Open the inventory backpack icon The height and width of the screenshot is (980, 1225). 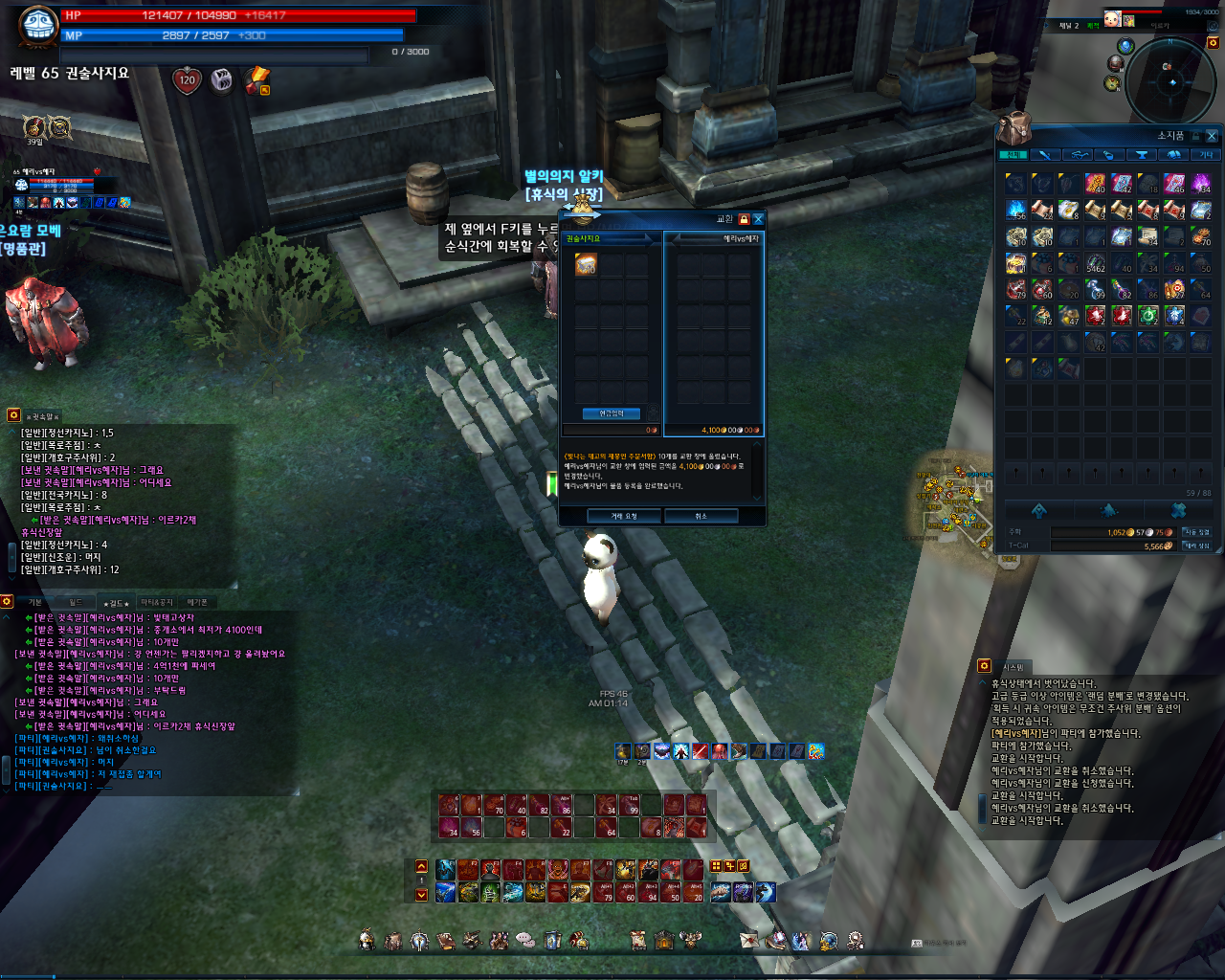tap(1013, 128)
